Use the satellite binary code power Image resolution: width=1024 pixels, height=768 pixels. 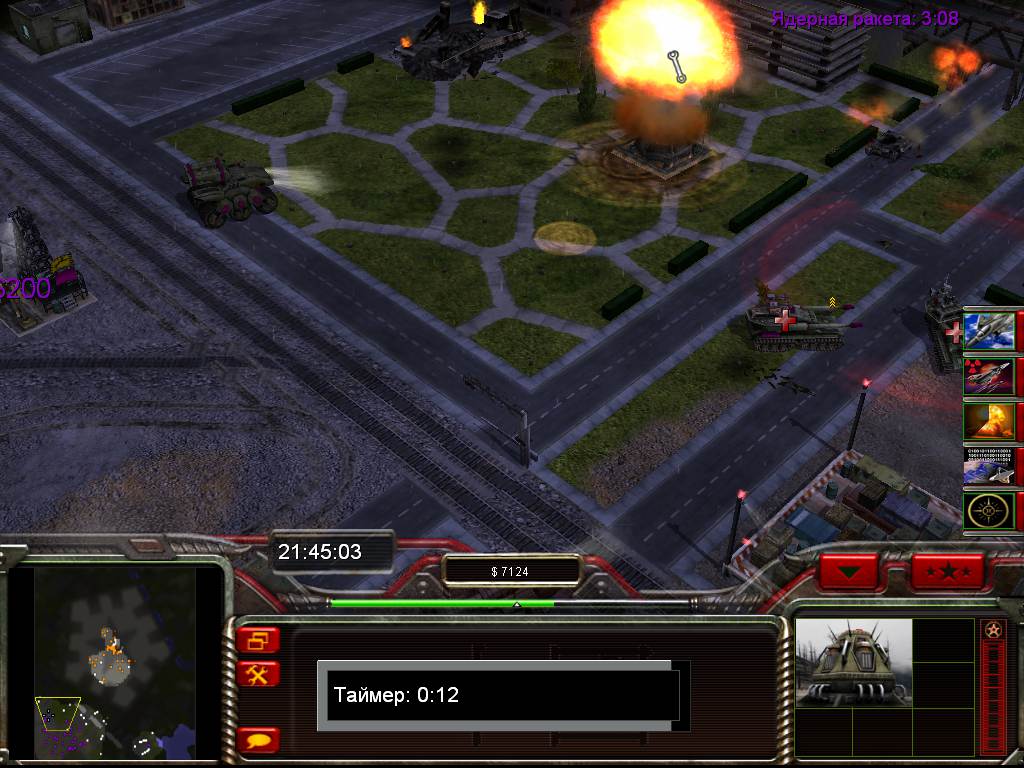(x=988, y=466)
